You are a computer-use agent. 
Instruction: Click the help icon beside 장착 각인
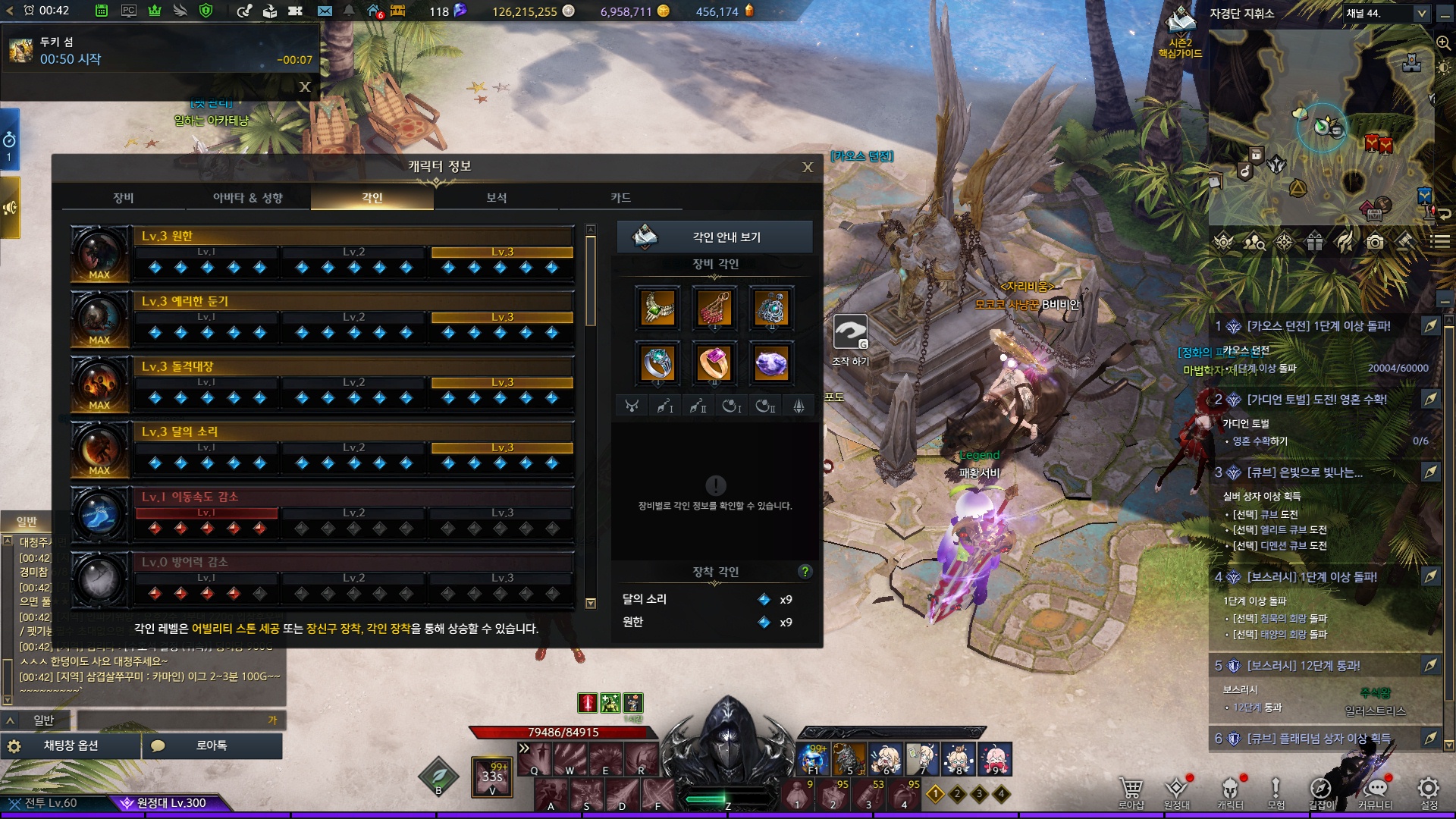click(805, 572)
